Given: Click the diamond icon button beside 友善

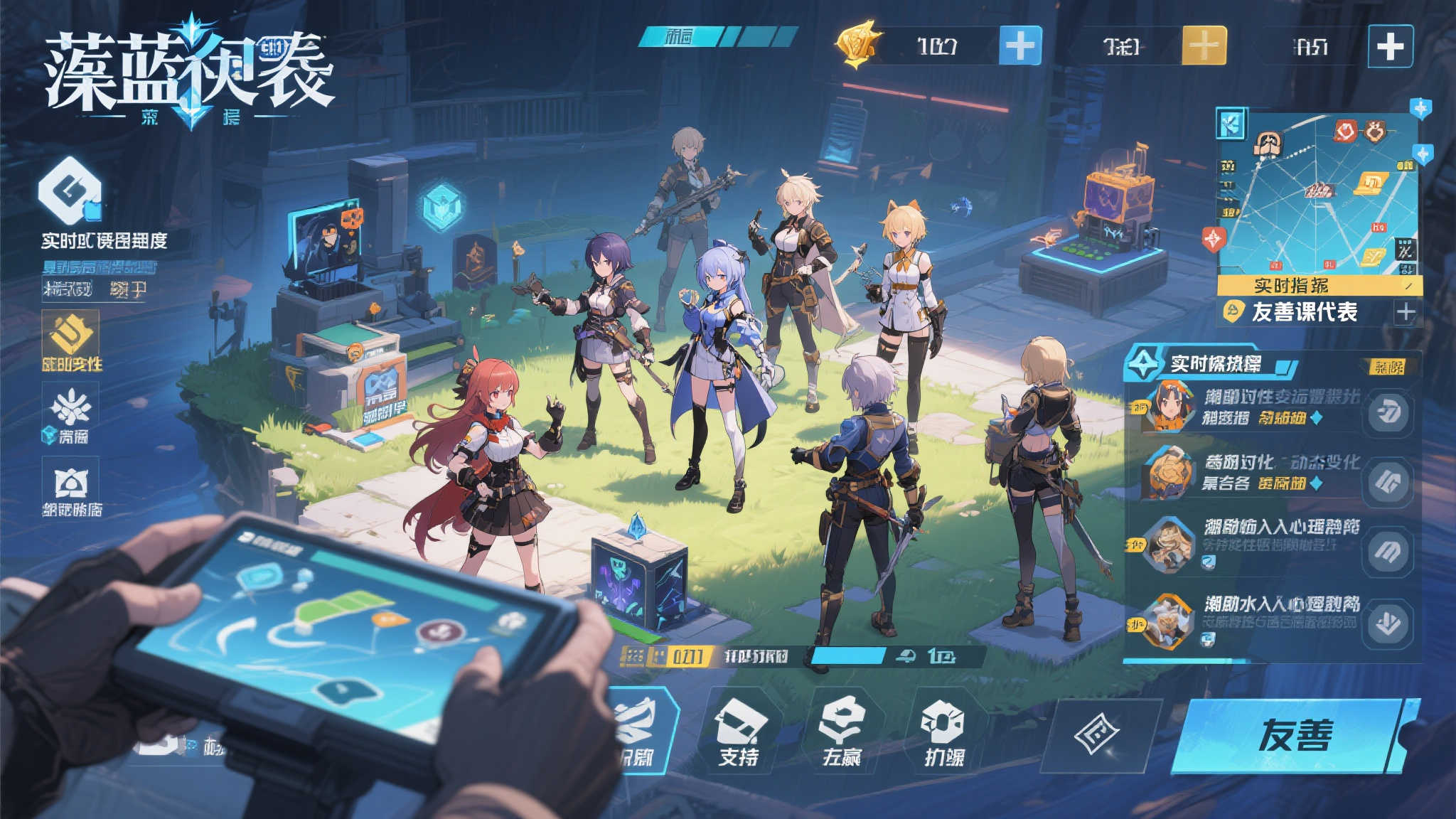Looking at the screenshot, I should point(1096,734).
